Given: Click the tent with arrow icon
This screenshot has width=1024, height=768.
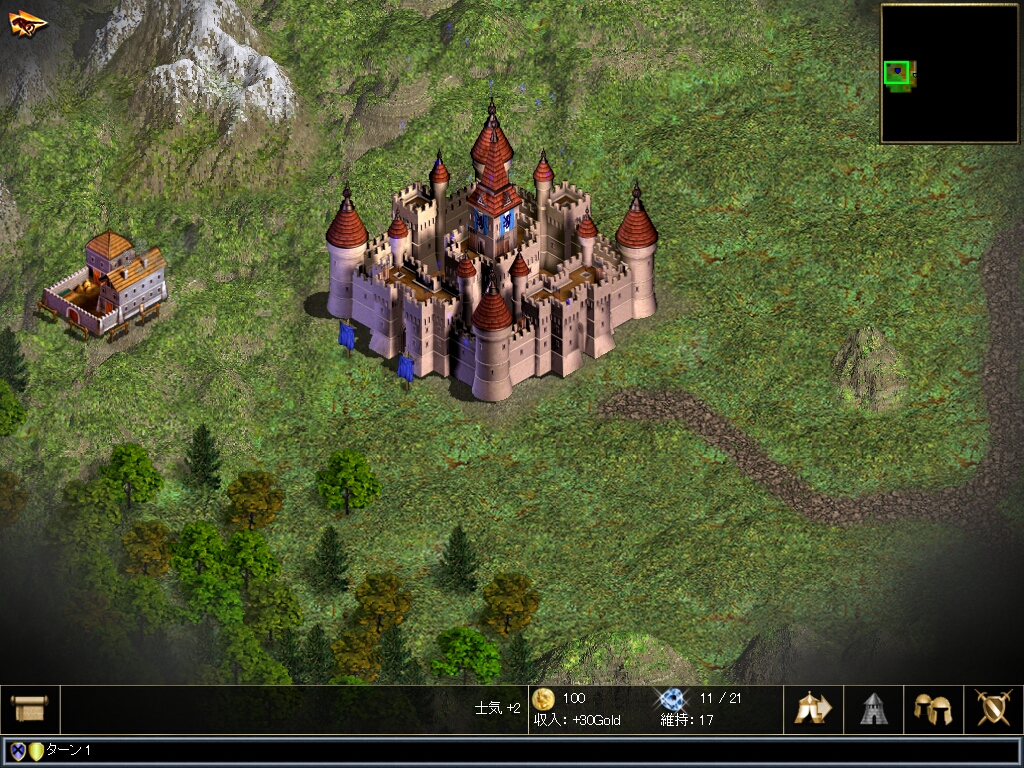Looking at the screenshot, I should 813,709.
